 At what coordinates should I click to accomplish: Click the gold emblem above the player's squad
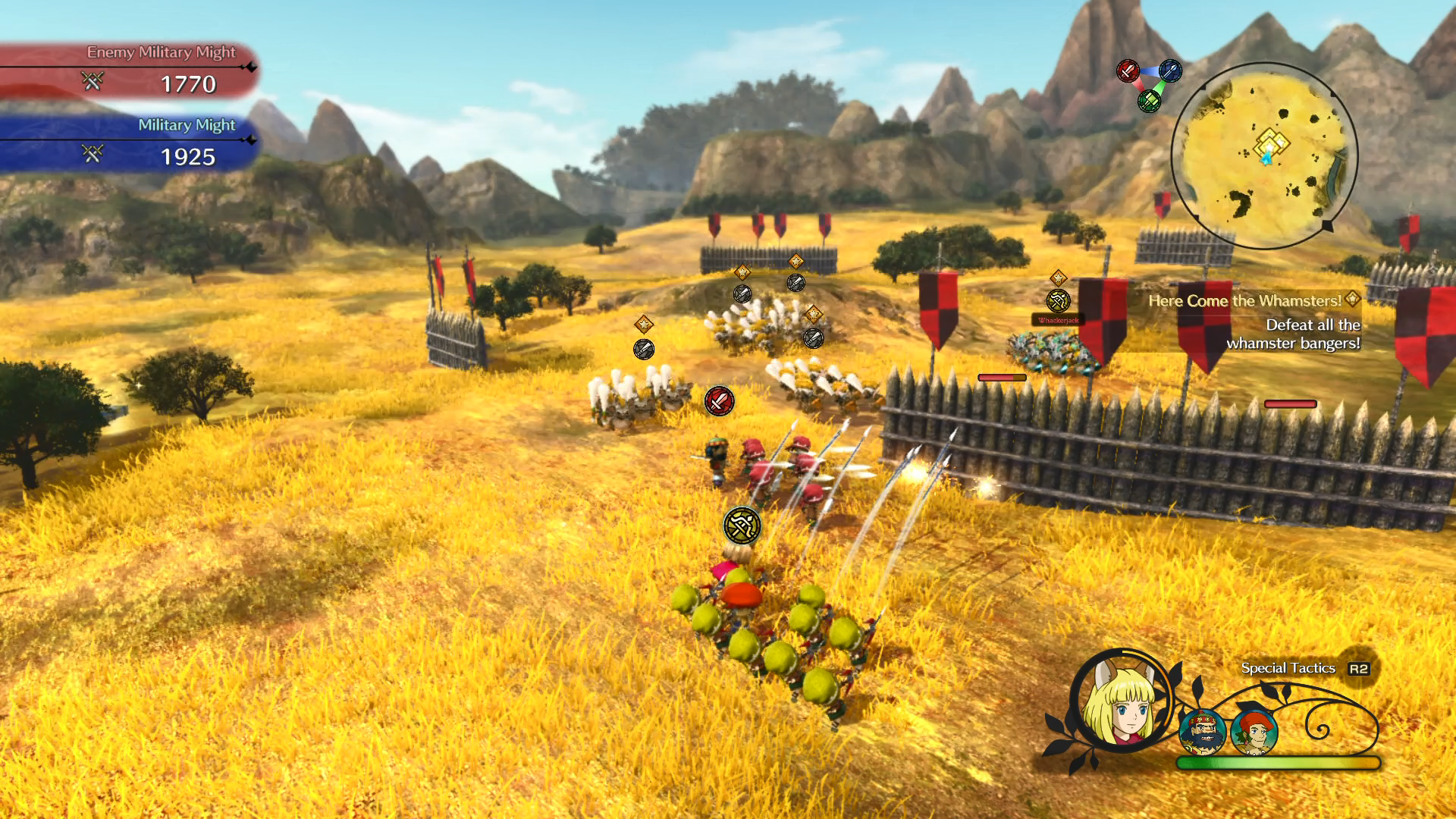click(742, 526)
